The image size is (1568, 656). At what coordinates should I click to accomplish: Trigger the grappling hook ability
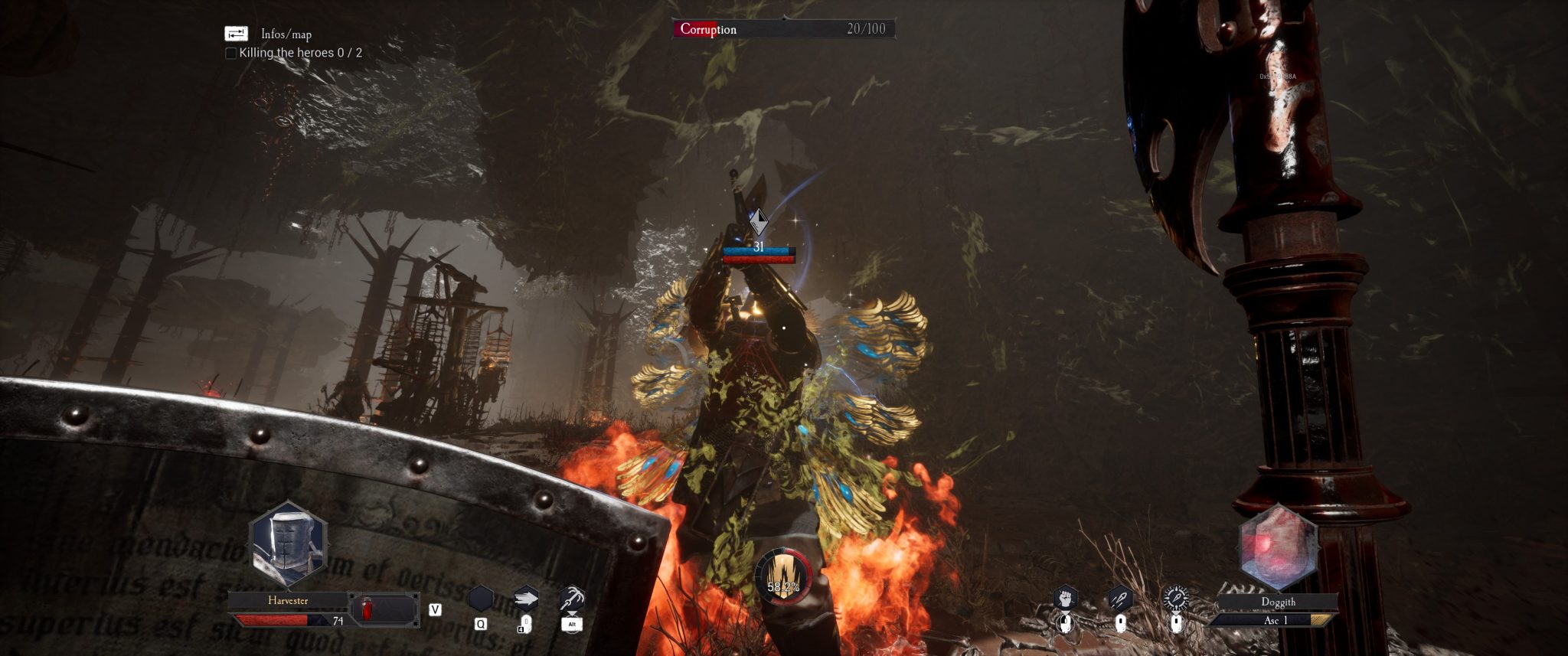tap(571, 598)
